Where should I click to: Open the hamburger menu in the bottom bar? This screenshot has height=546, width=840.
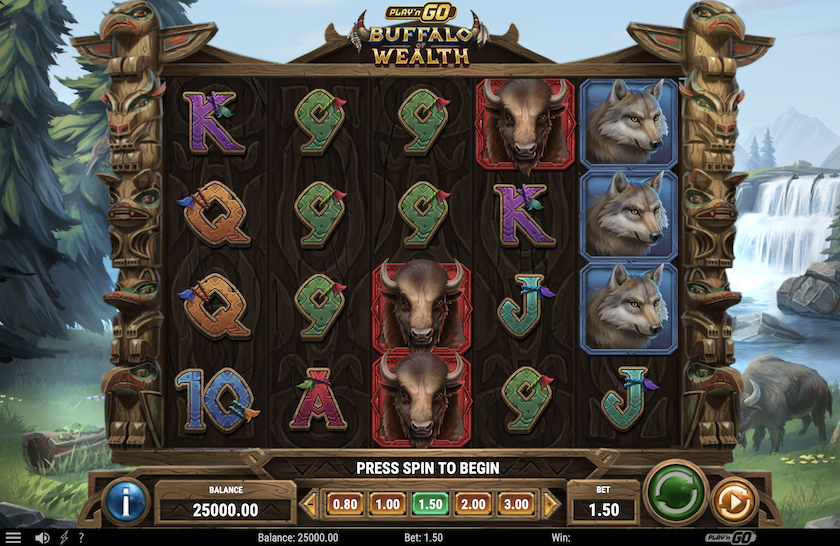pyautogui.click(x=14, y=538)
